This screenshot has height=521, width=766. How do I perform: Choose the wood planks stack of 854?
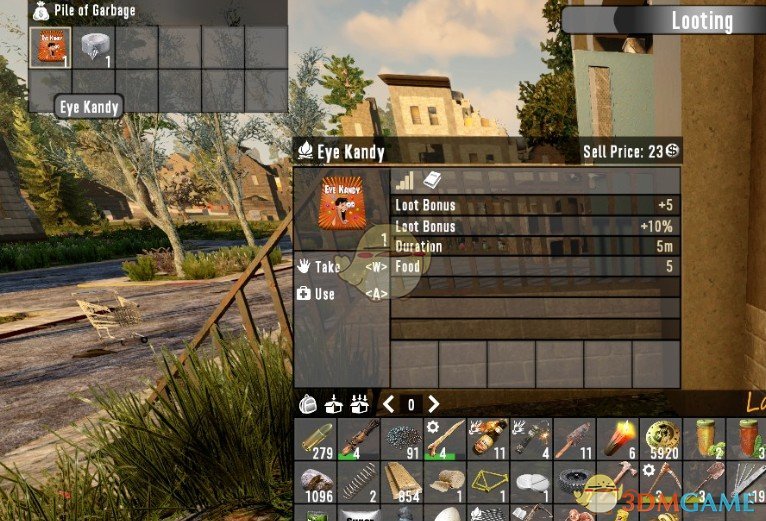pos(402,483)
